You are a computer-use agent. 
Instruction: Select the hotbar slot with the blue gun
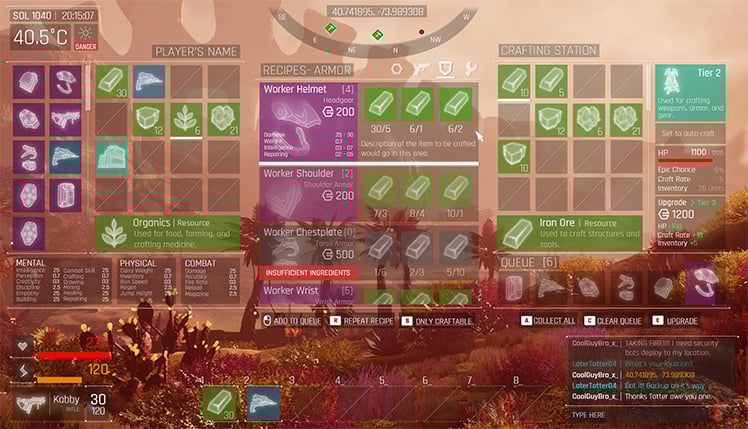263,401
